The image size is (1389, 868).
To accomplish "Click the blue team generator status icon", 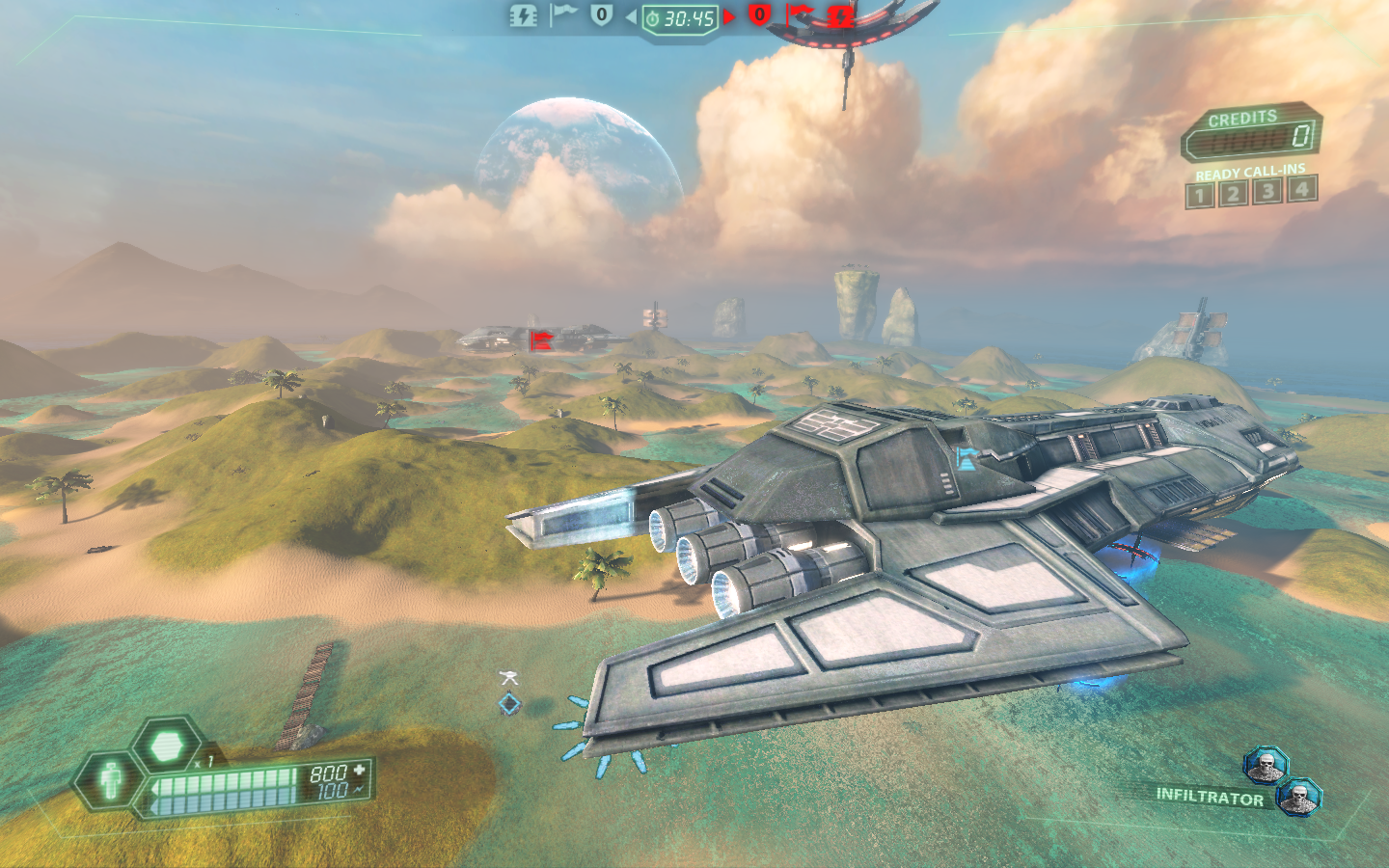I will (523, 15).
